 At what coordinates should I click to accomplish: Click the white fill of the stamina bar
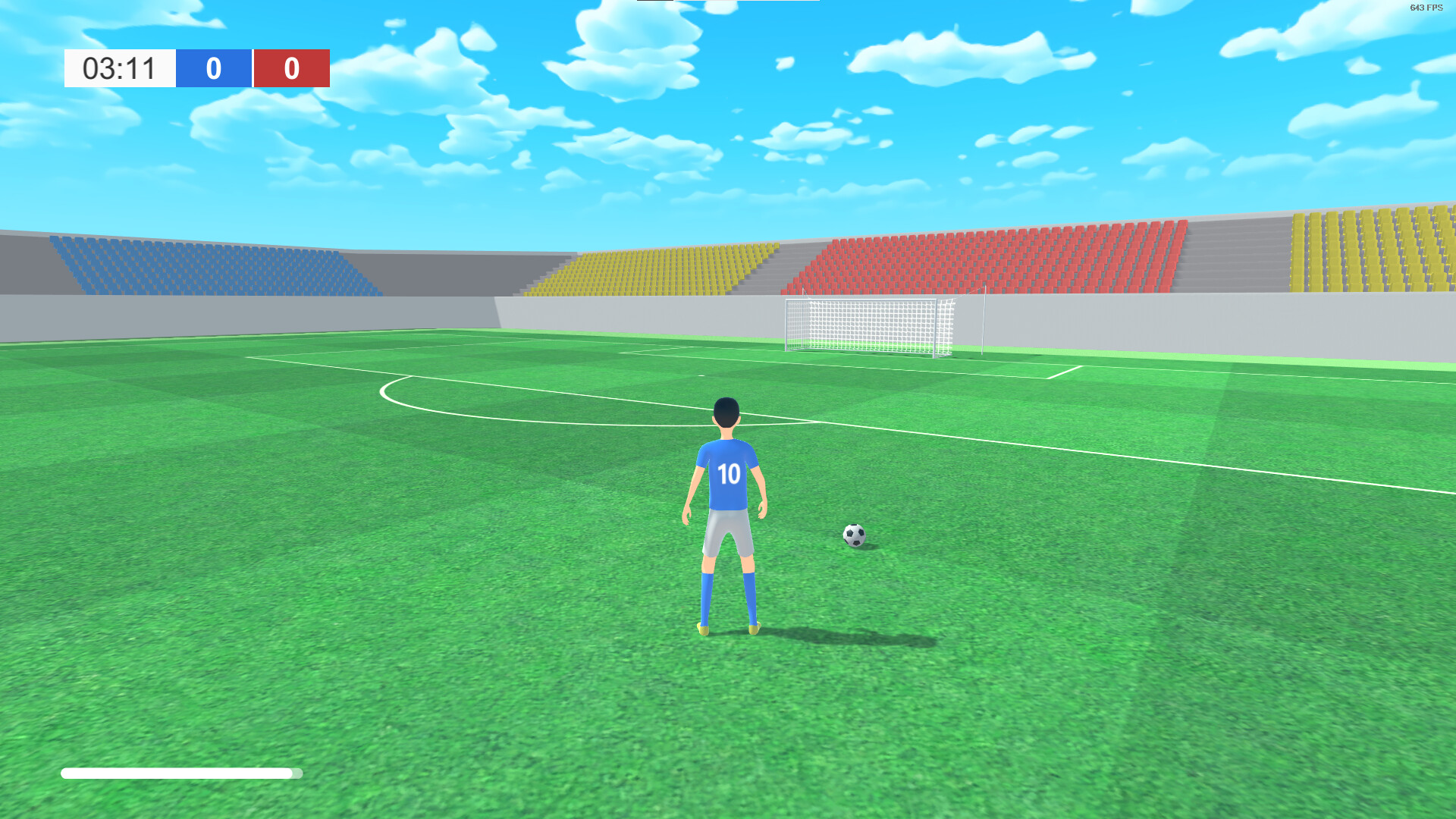click(x=152, y=772)
